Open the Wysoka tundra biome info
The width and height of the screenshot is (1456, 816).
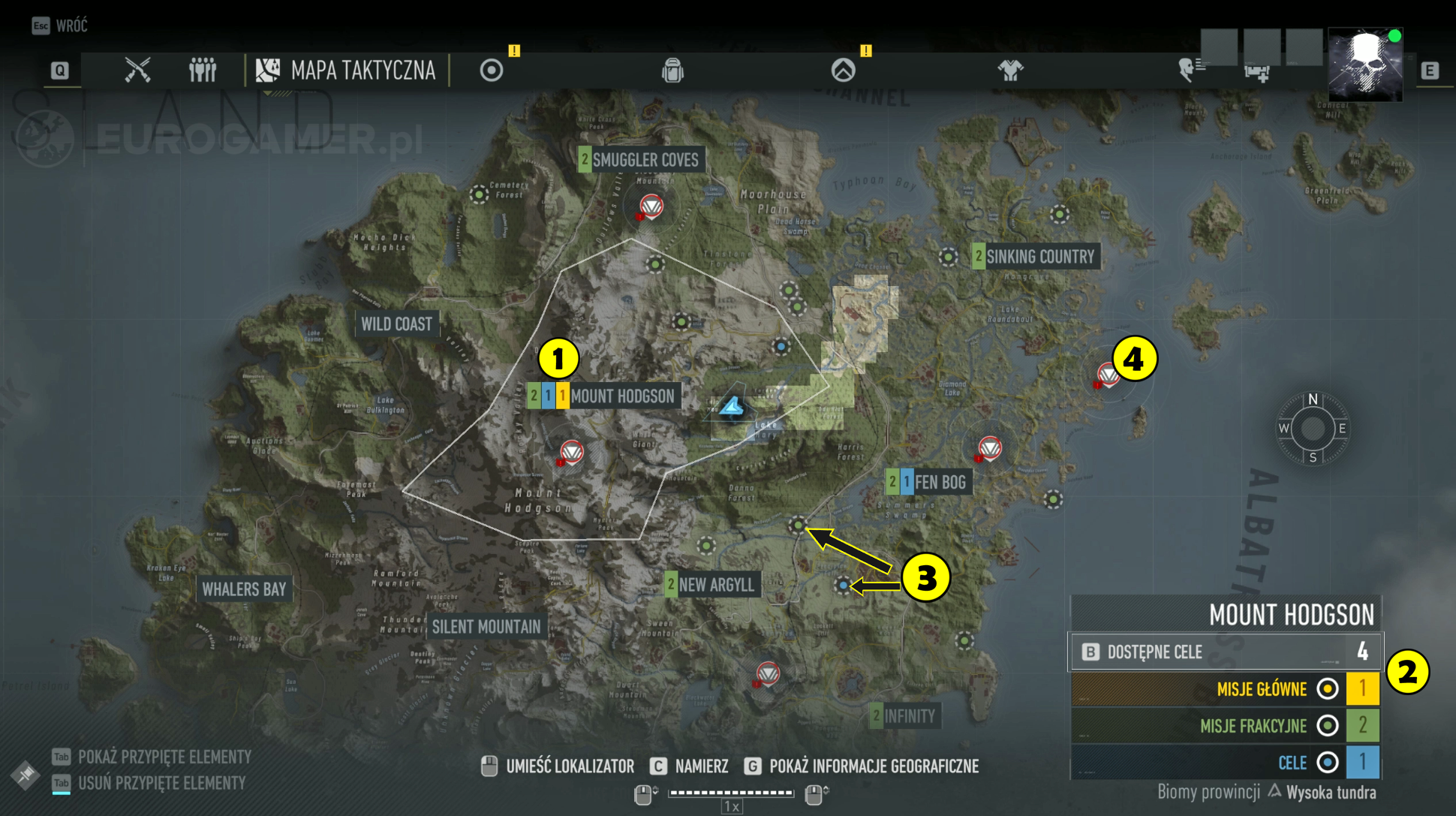tap(1331, 792)
